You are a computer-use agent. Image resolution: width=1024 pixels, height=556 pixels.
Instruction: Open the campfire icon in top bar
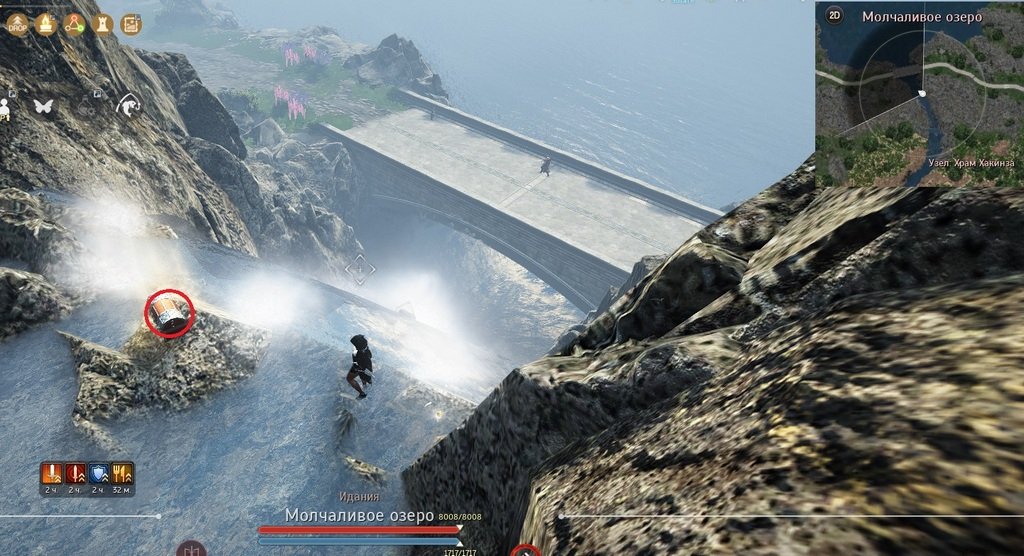click(x=45, y=24)
